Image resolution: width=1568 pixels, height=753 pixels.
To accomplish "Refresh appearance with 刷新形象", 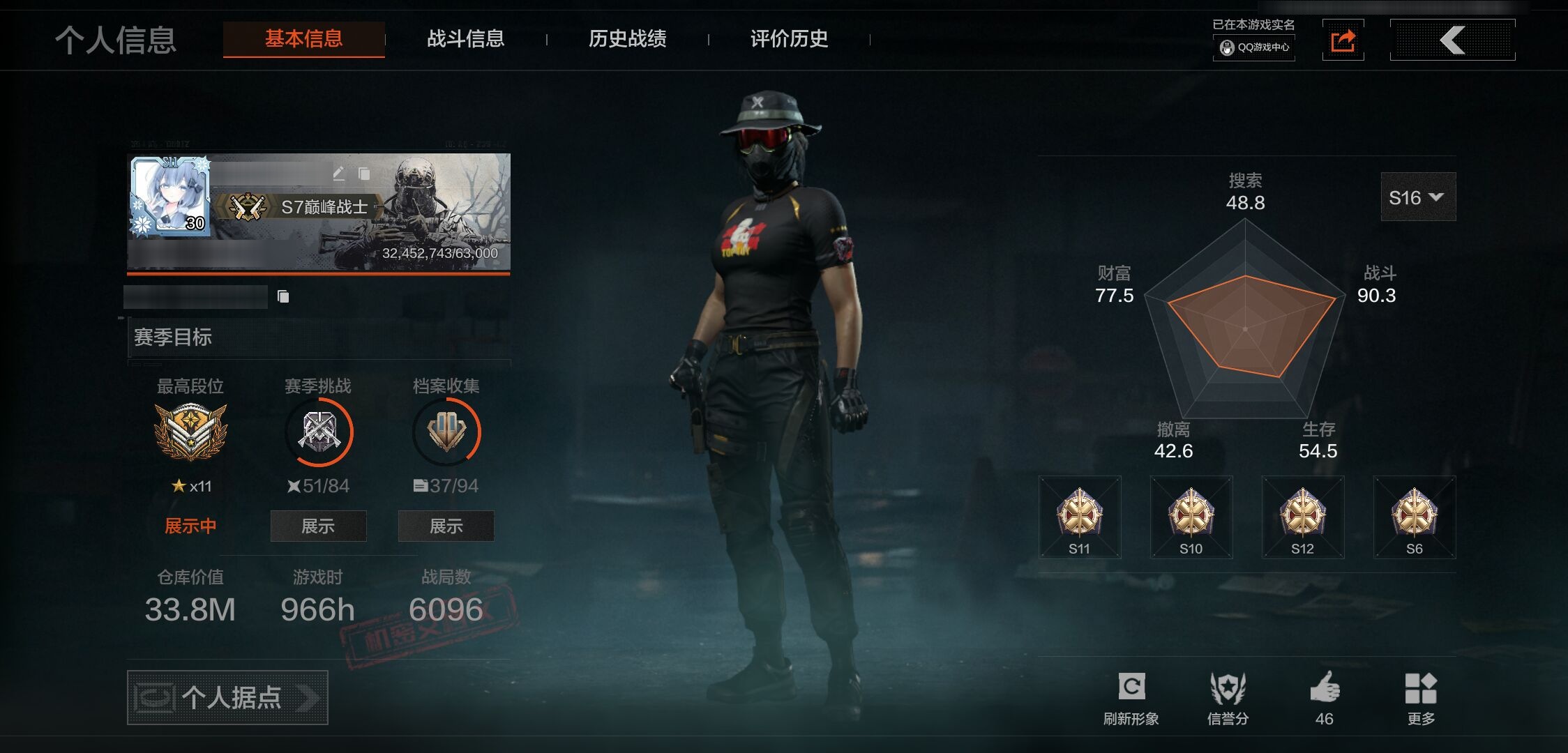I will [1131, 697].
